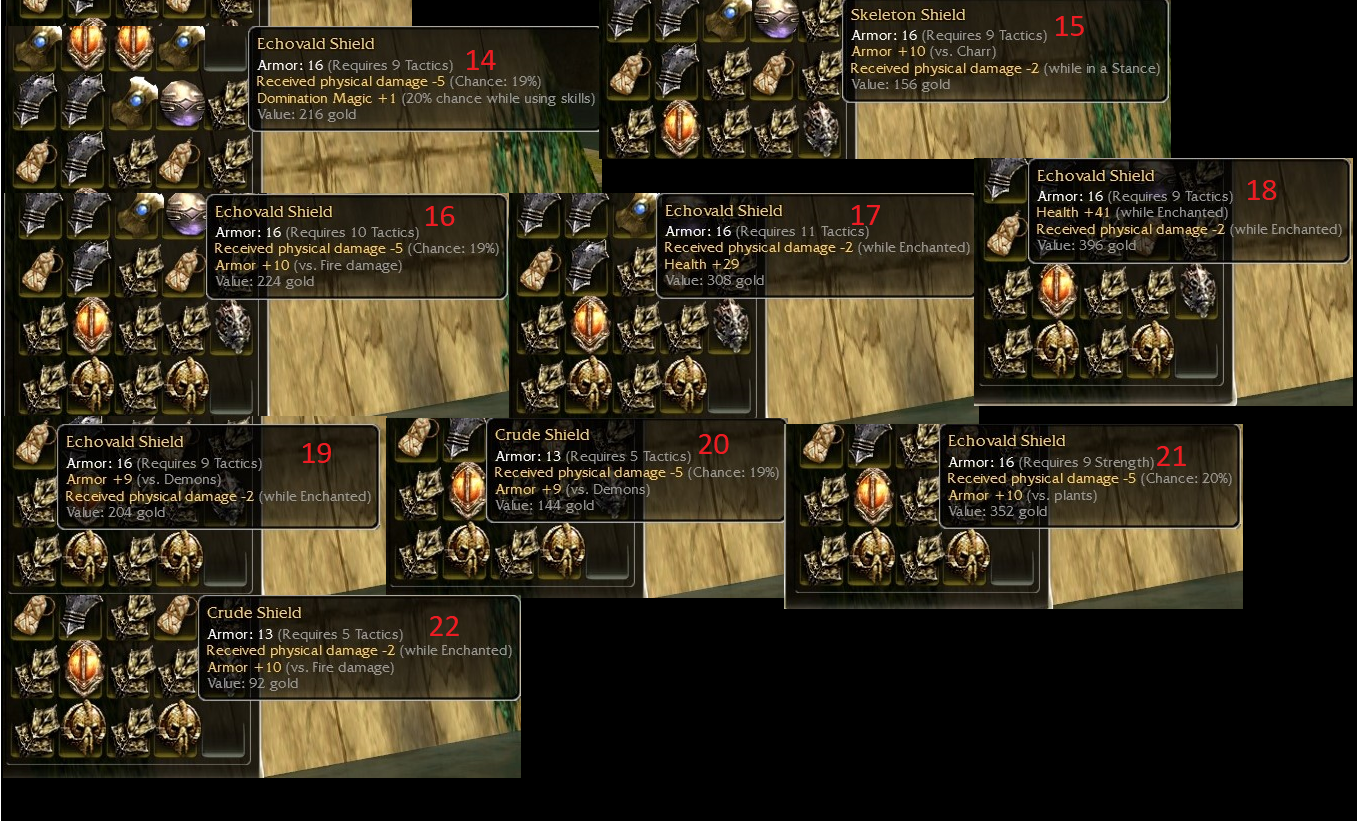Choose the orange shield in the panel numbered 17

tap(590, 326)
